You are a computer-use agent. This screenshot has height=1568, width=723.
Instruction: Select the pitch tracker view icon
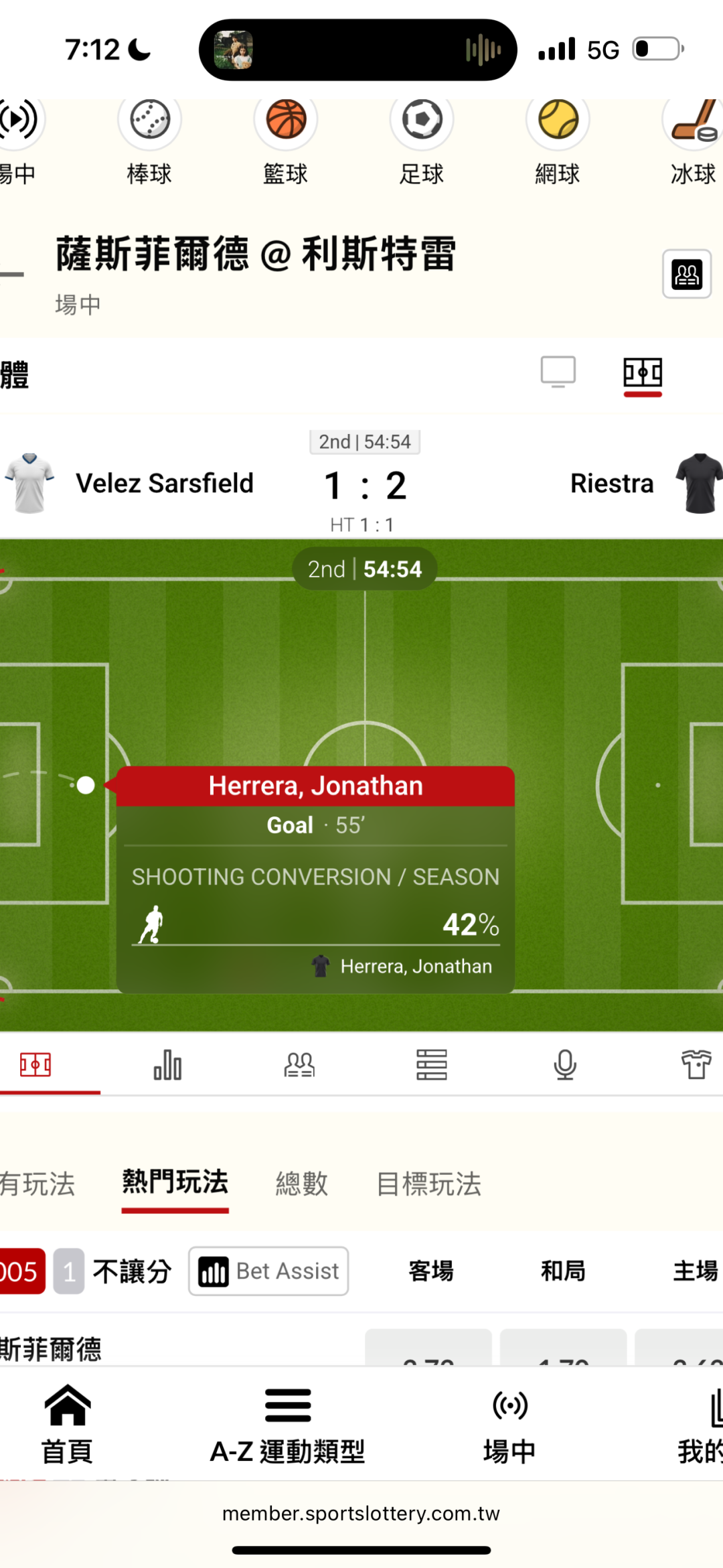coord(643,373)
